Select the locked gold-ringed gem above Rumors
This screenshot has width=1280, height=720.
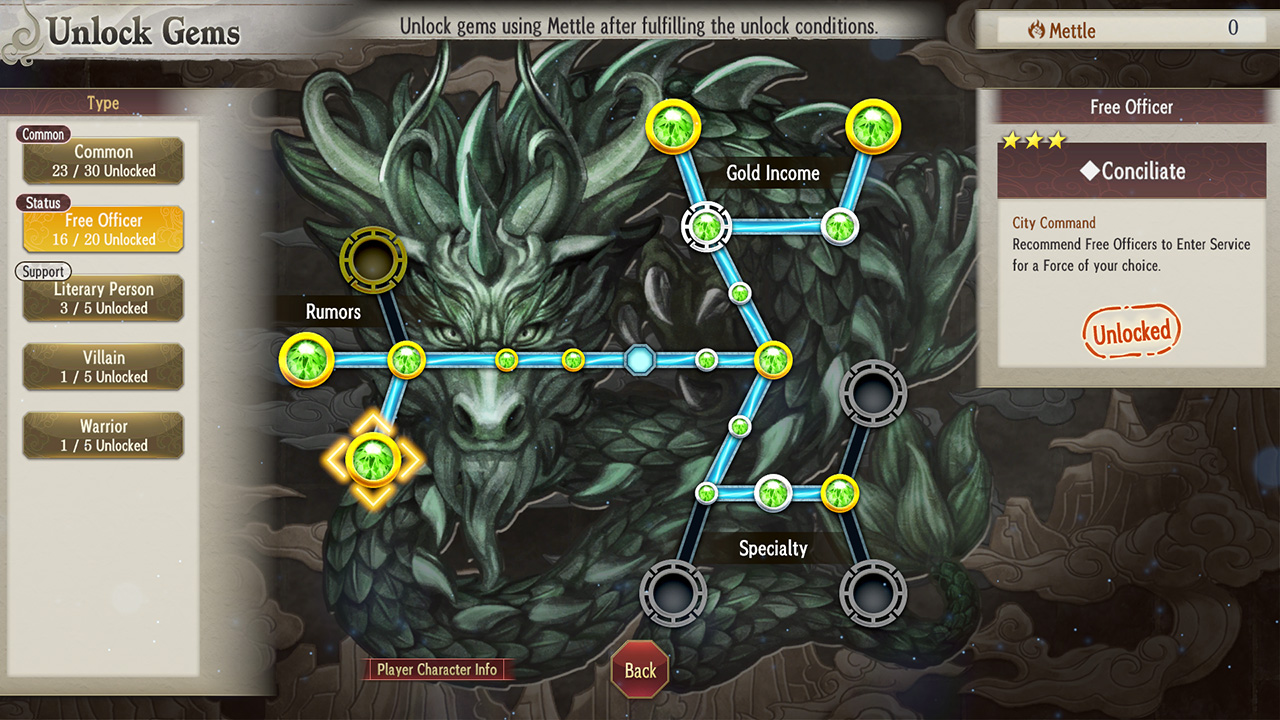click(x=373, y=260)
